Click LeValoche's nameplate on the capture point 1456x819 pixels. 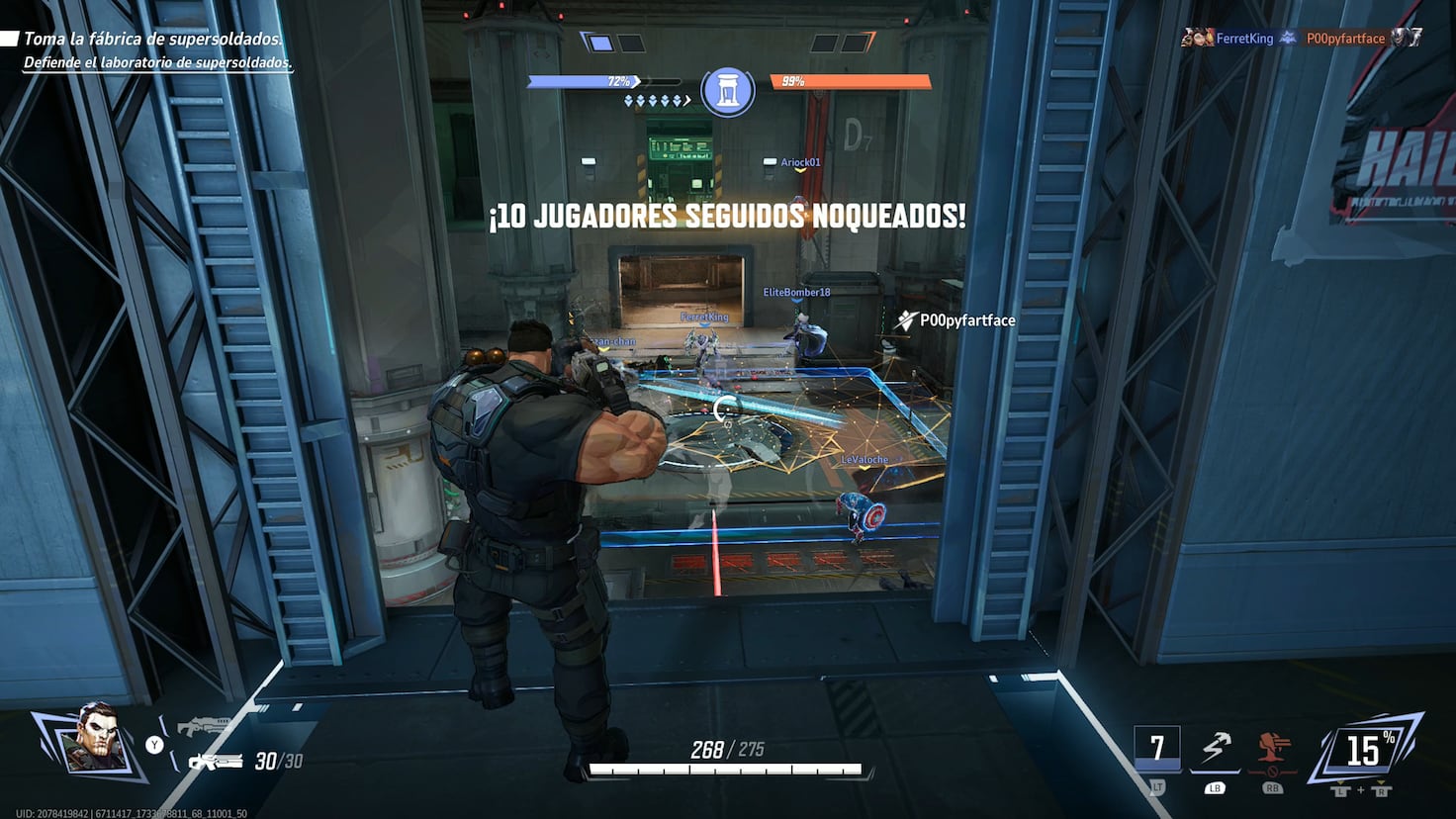coord(863,459)
